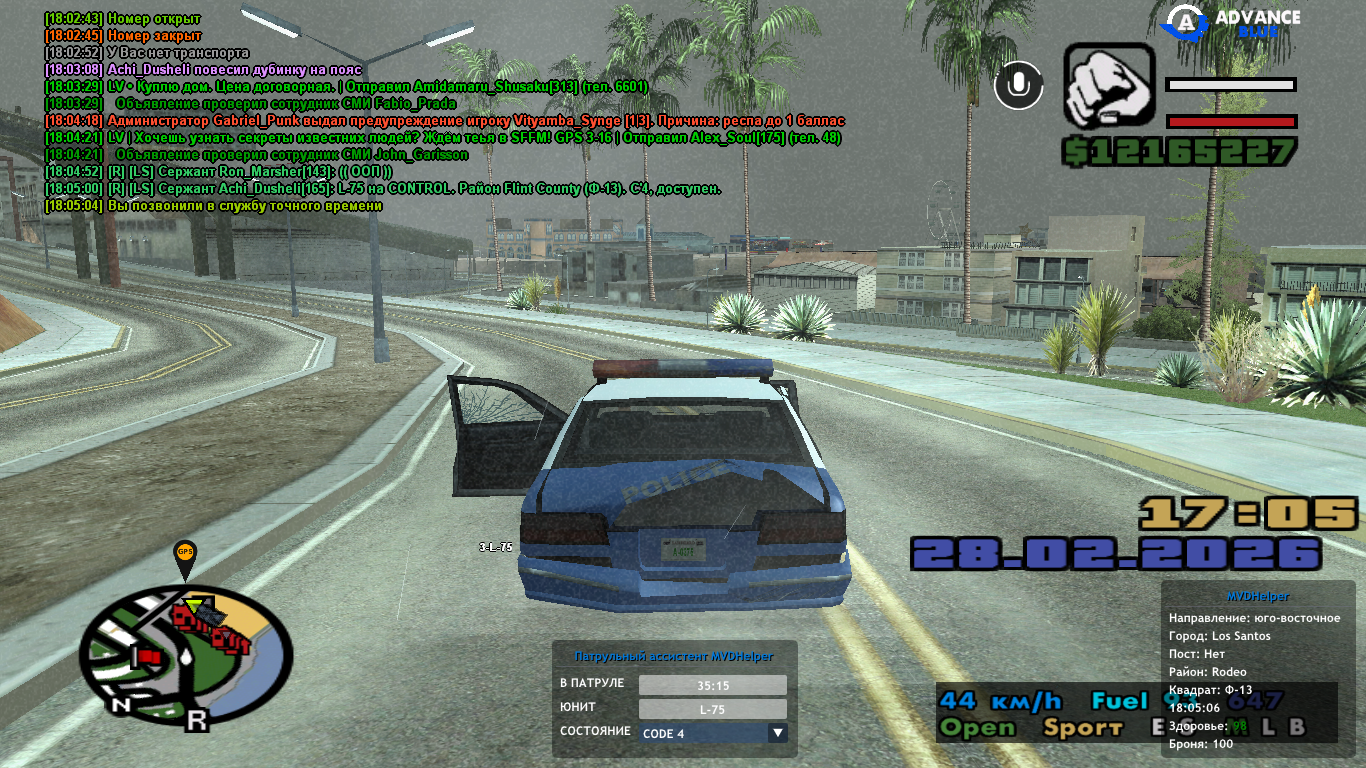
Task: Toggle the microphone voice chat icon
Action: pos(1018,84)
